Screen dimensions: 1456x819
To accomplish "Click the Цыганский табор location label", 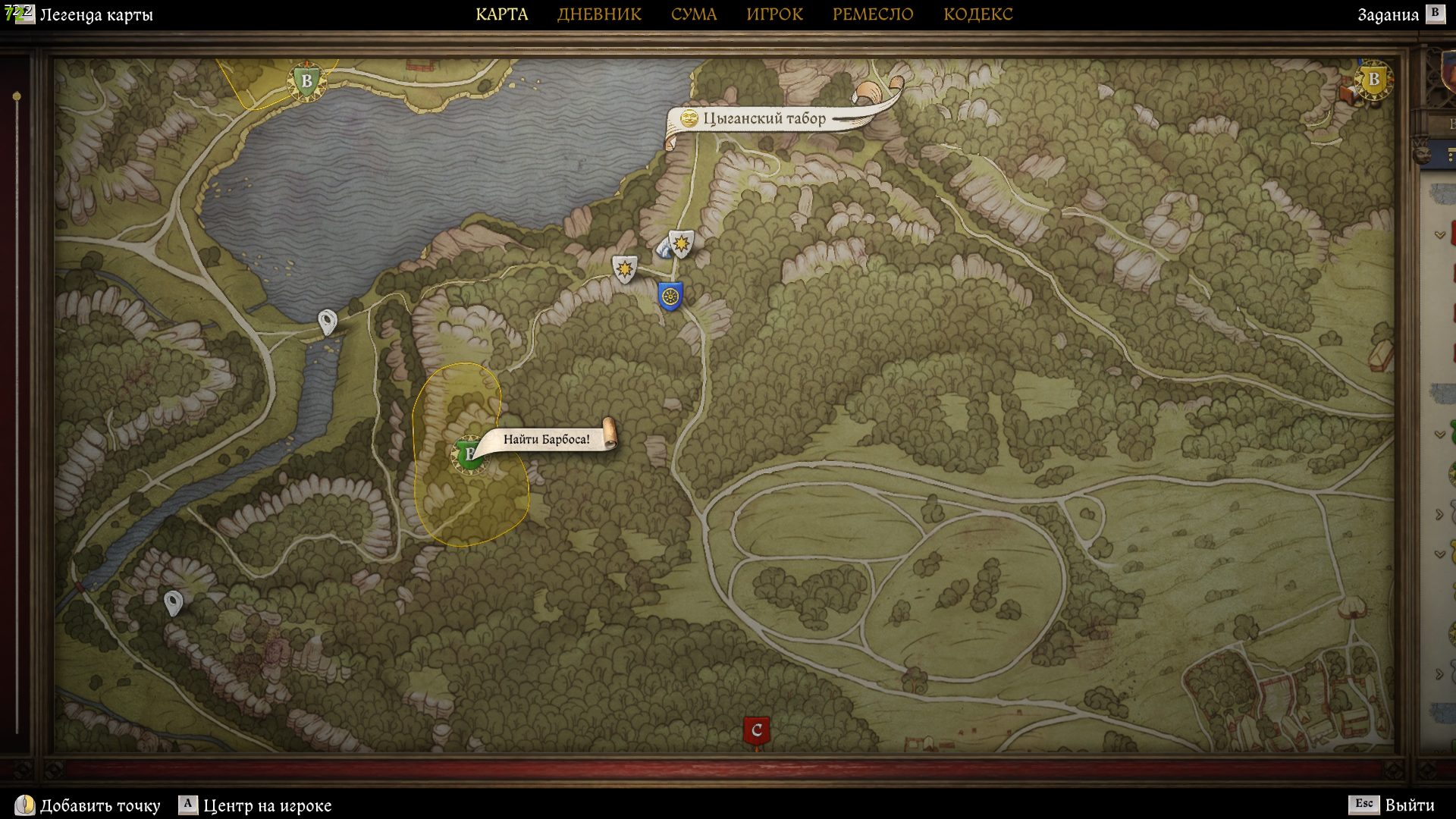I will (764, 118).
